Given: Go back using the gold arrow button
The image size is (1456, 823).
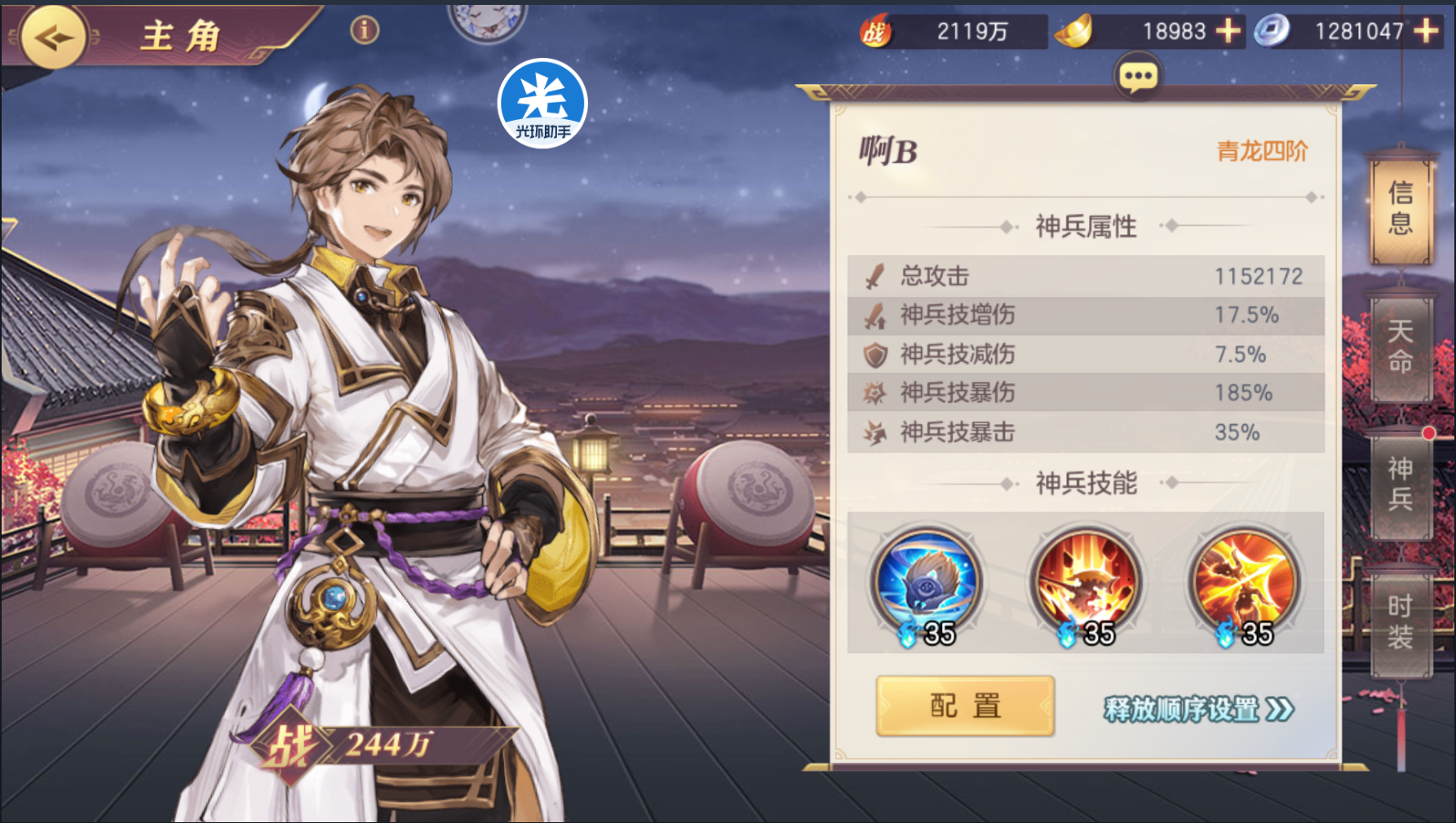Looking at the screenshot, I should click(x=53, y=38).
